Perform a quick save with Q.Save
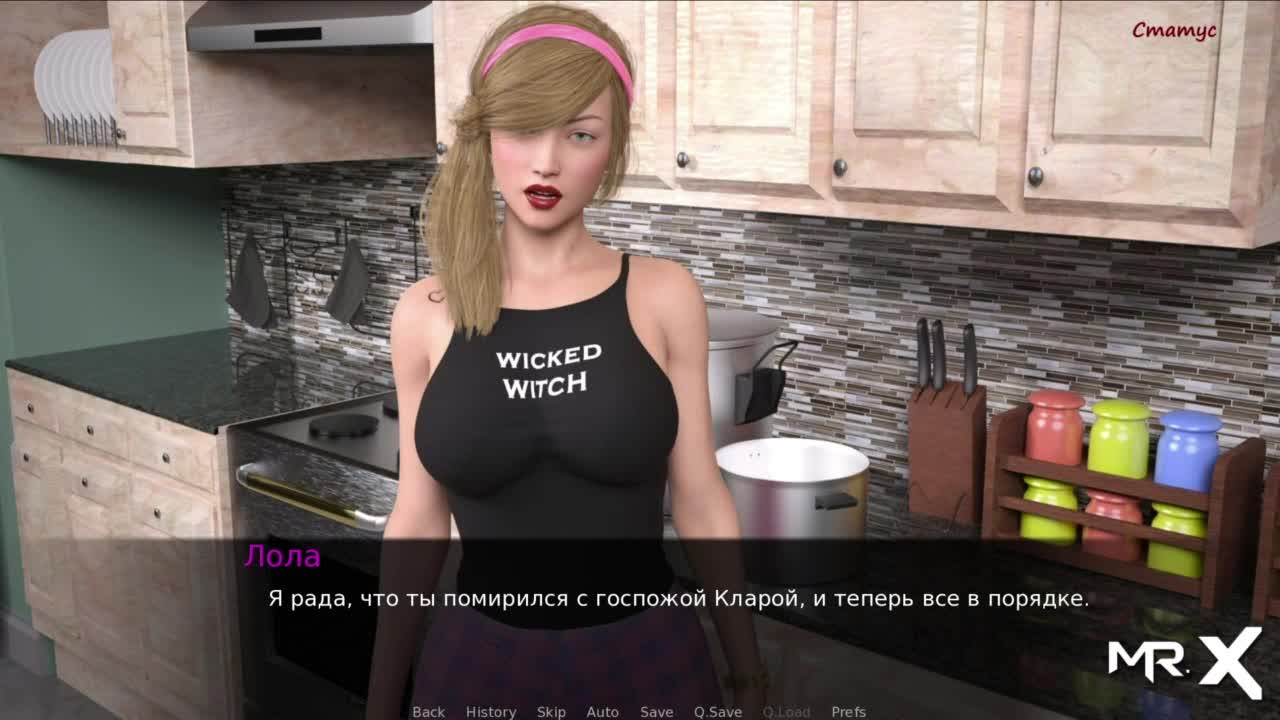The height and width of the screenshot is (720, 1280). 718,712
